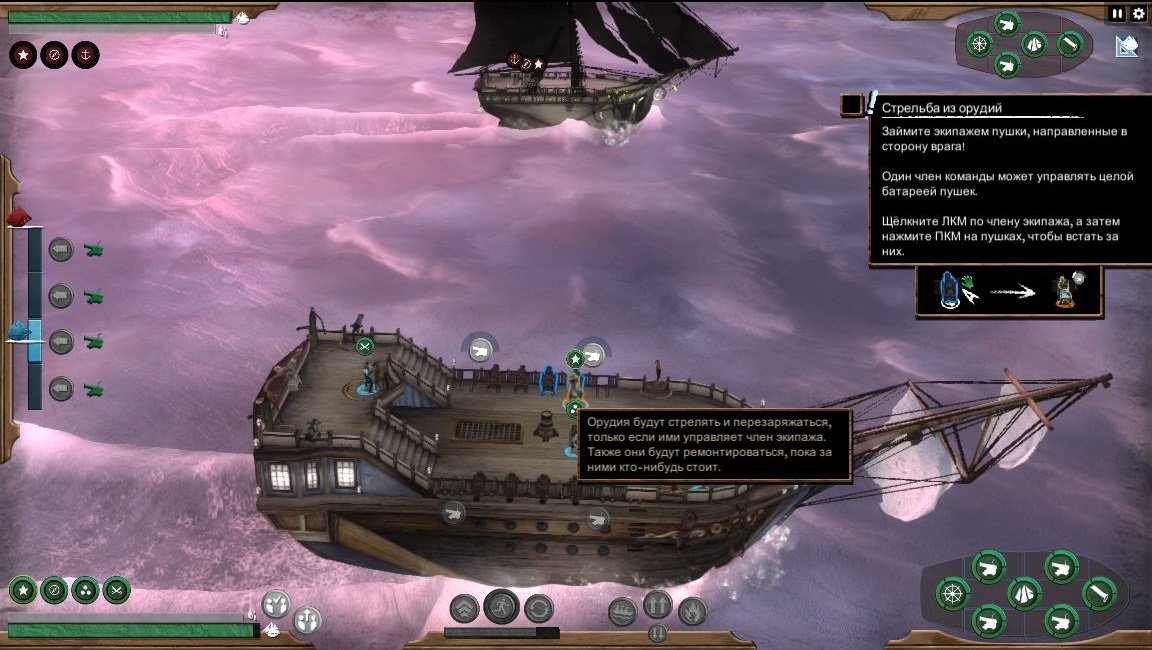Target the enemy ship's spyglass module
This screenshot has width=1152, height=650.
click(x=1070, y=44)
